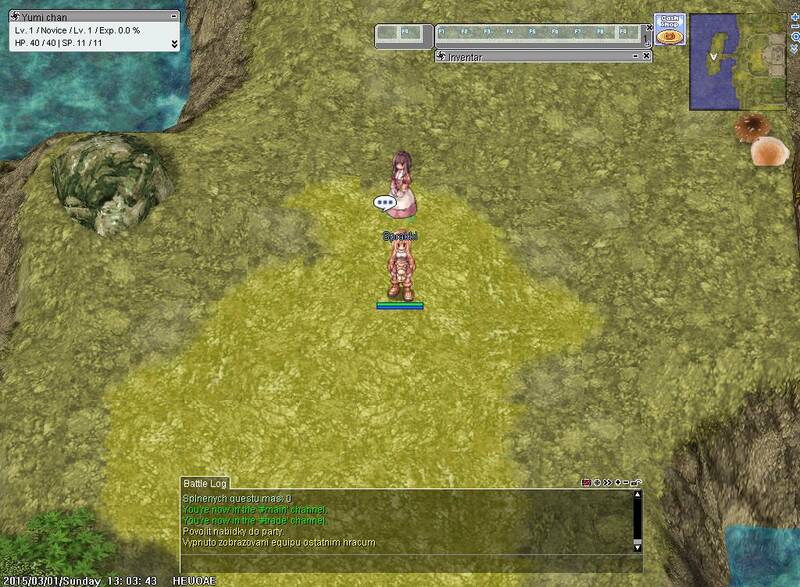The height and width of the screenshot is (587, 800).
Task: Minimize the Inventar window
Action: coord(636,57)
